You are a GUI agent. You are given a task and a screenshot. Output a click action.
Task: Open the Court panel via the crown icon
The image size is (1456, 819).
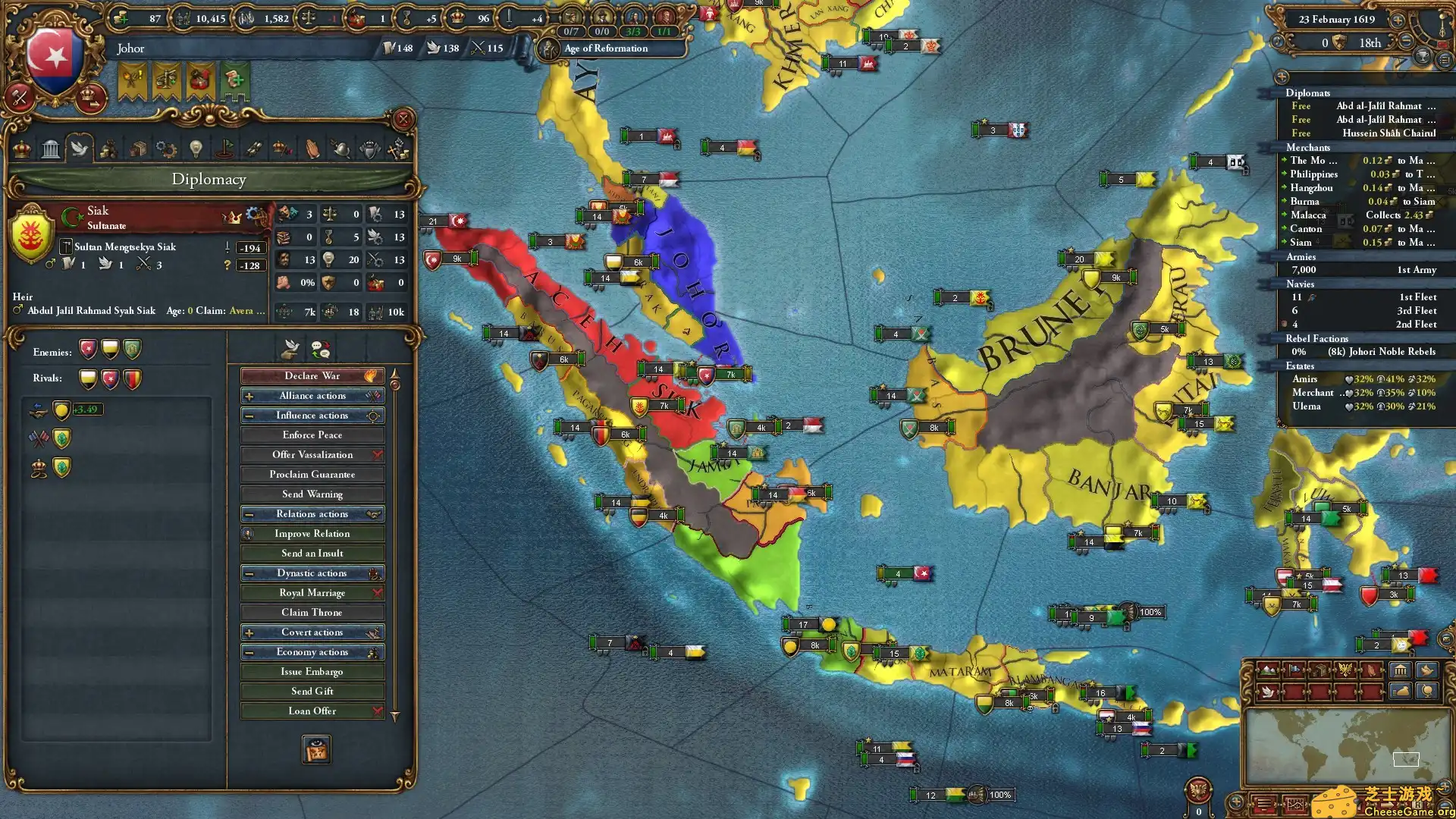coord(20,148)
